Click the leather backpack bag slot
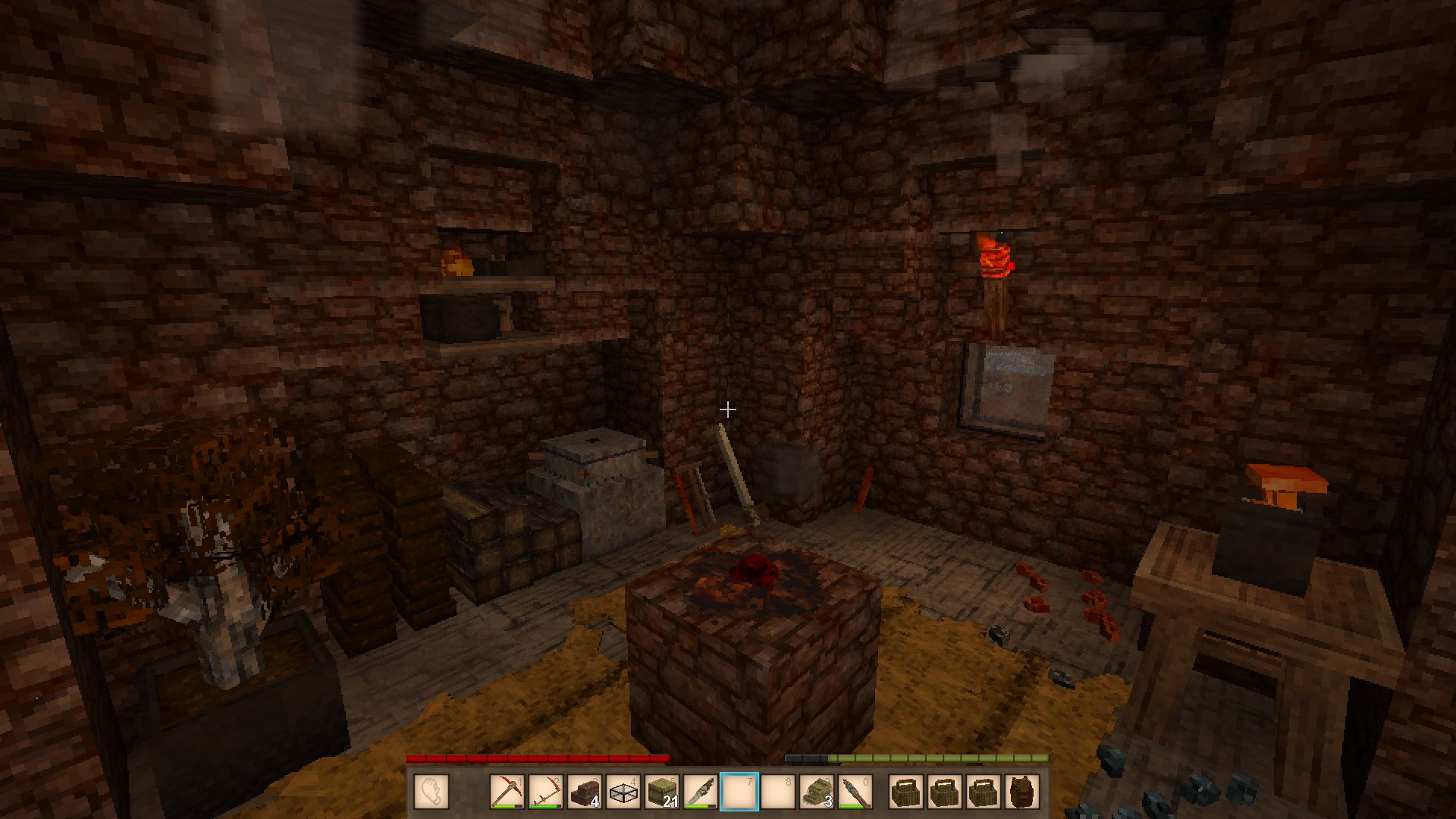This screenshot has width=1456, height=819. pyautogui.click(x=1021, y=792)
